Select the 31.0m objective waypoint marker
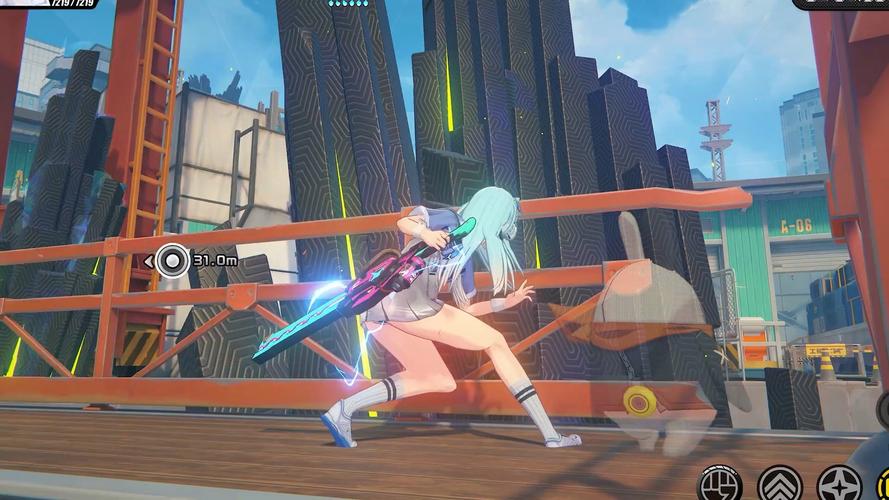Viewport: 889px width, 500px height. [173, 261]
